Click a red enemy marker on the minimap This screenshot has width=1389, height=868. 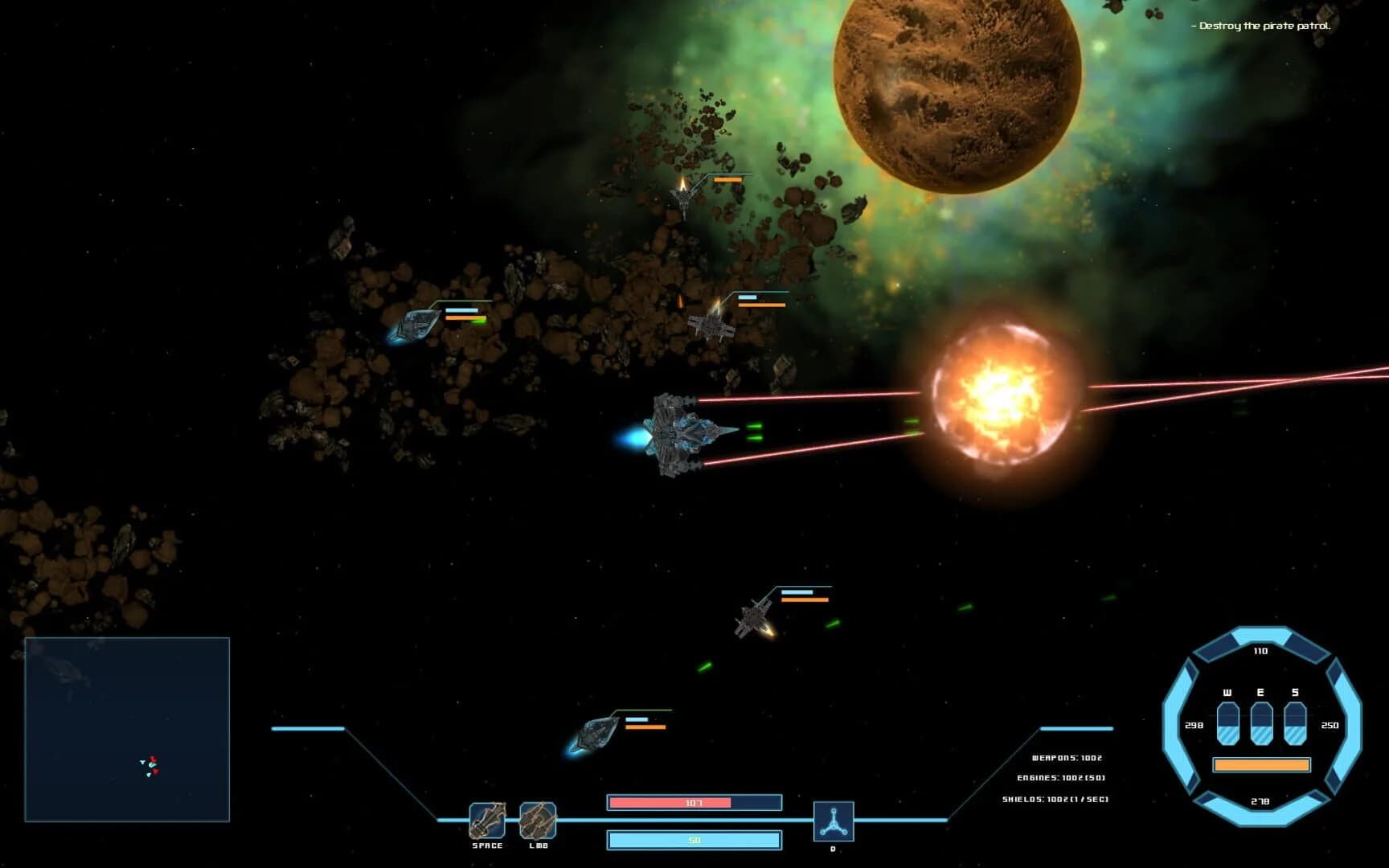pos(154,759)
